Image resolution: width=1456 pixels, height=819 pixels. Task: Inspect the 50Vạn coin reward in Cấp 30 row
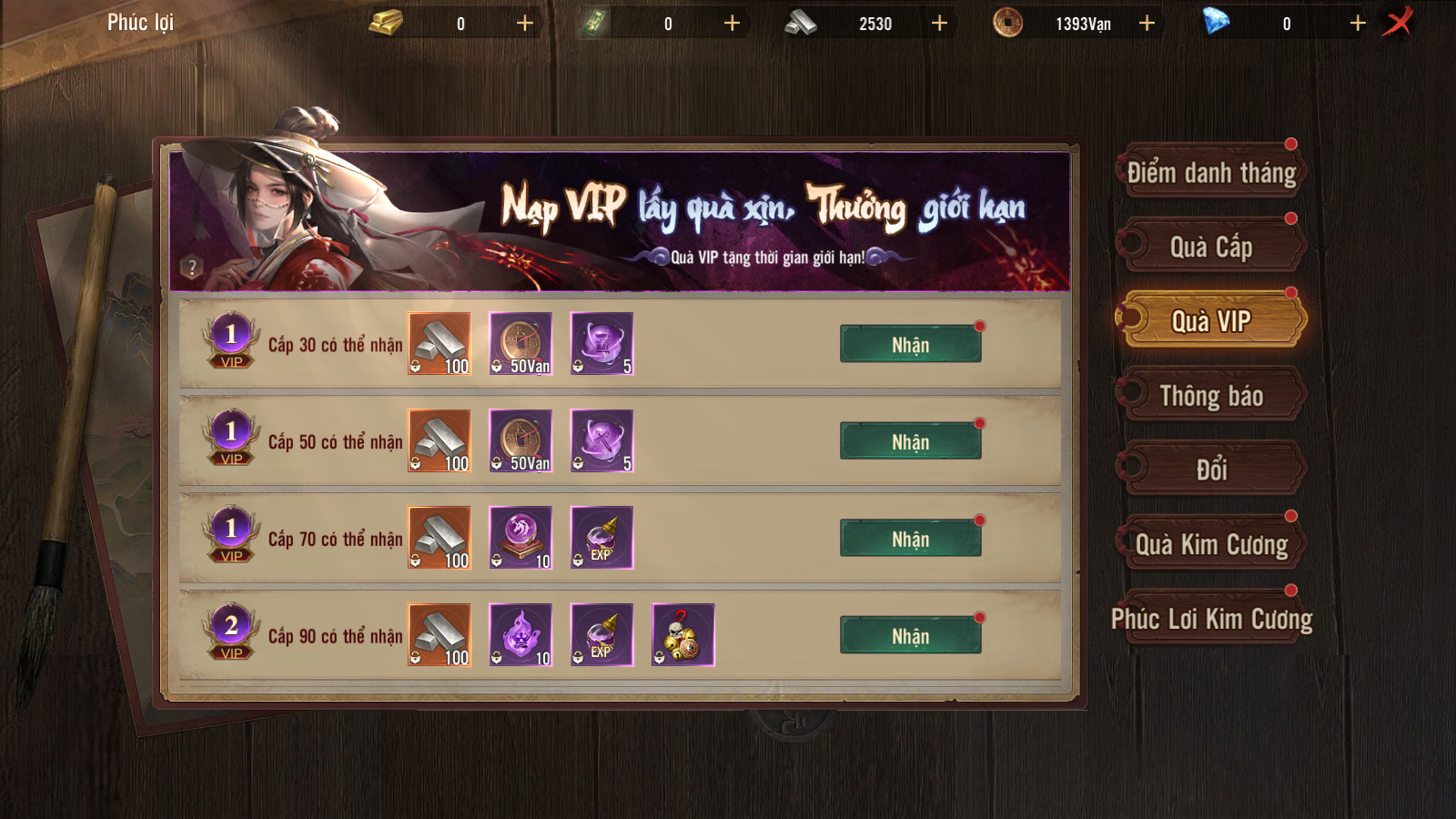521,344
